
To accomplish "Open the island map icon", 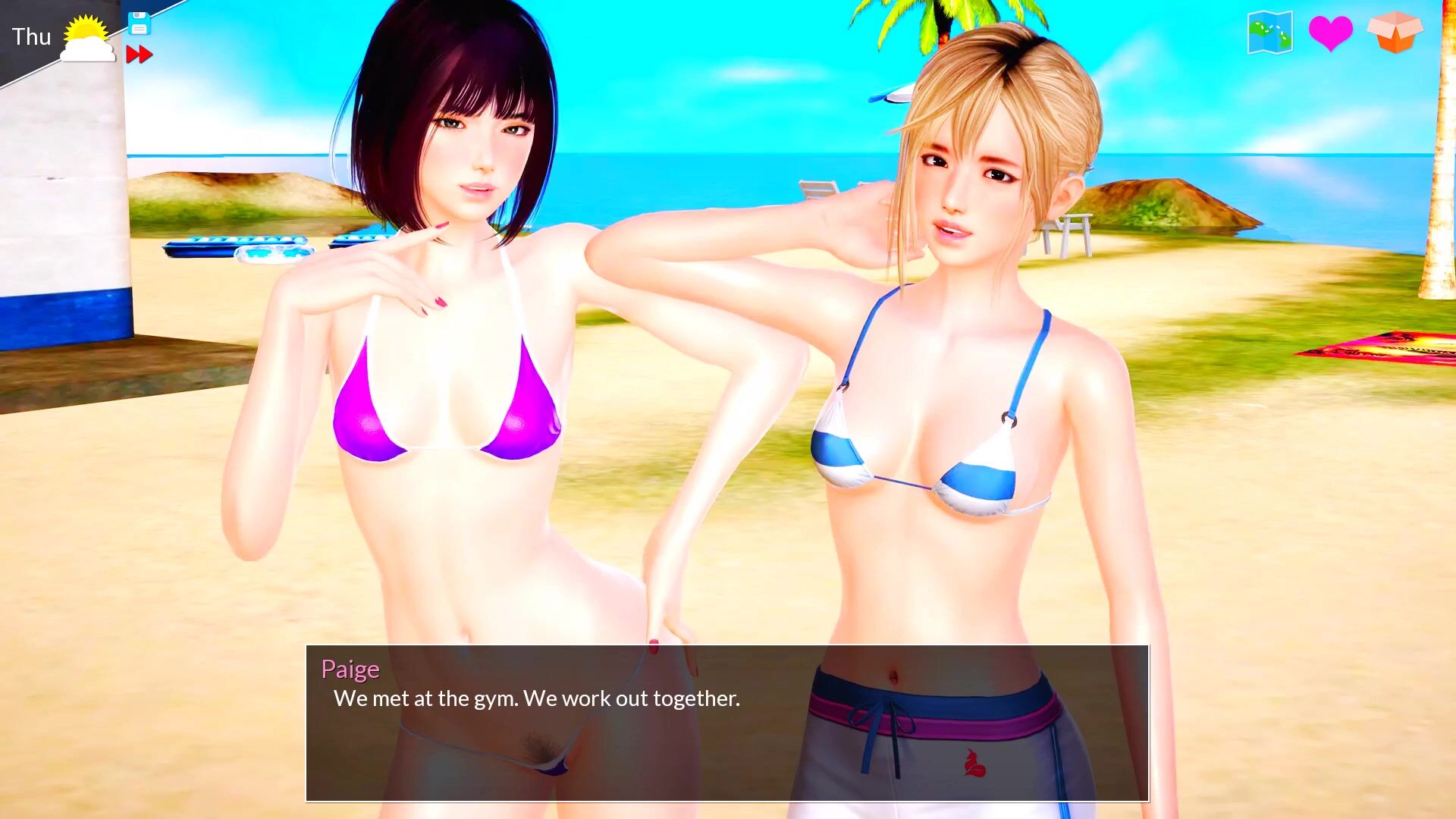I will (x=1269, y=33).
